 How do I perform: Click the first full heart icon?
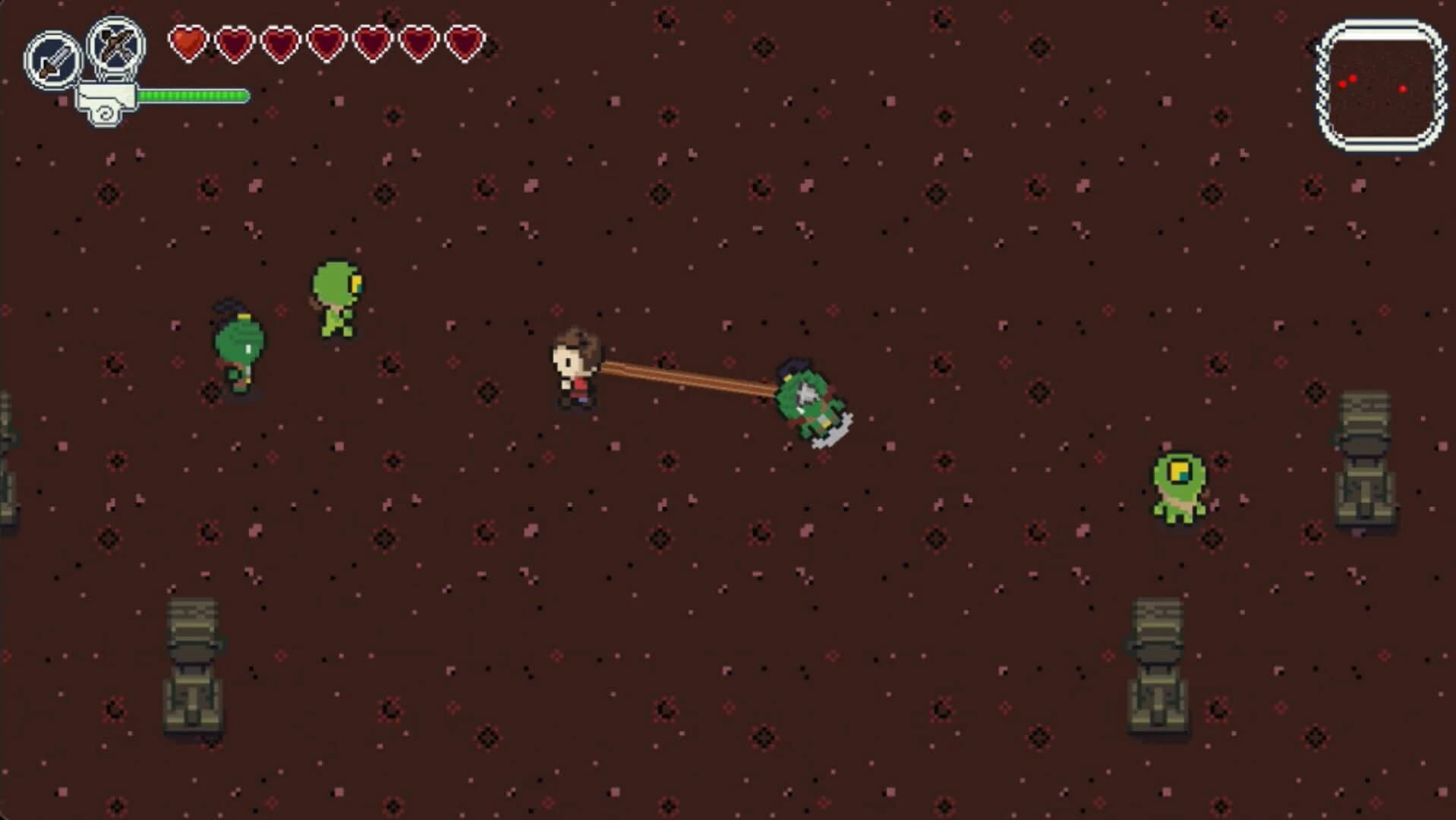click(x=189, y=44)
